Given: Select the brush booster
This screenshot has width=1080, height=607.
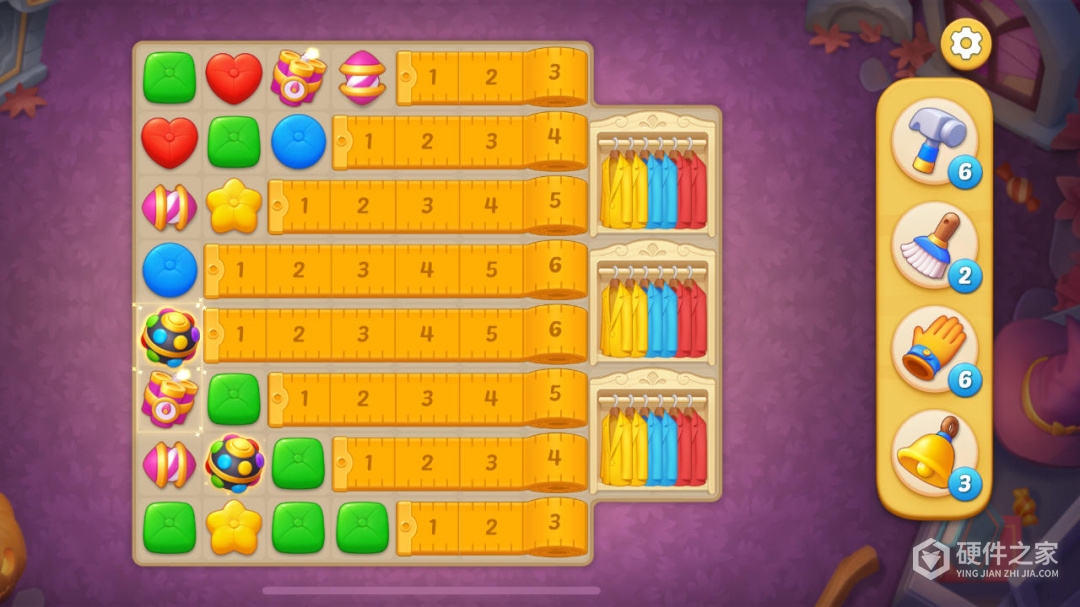Looking at the screenshot, I should (934, 244).
